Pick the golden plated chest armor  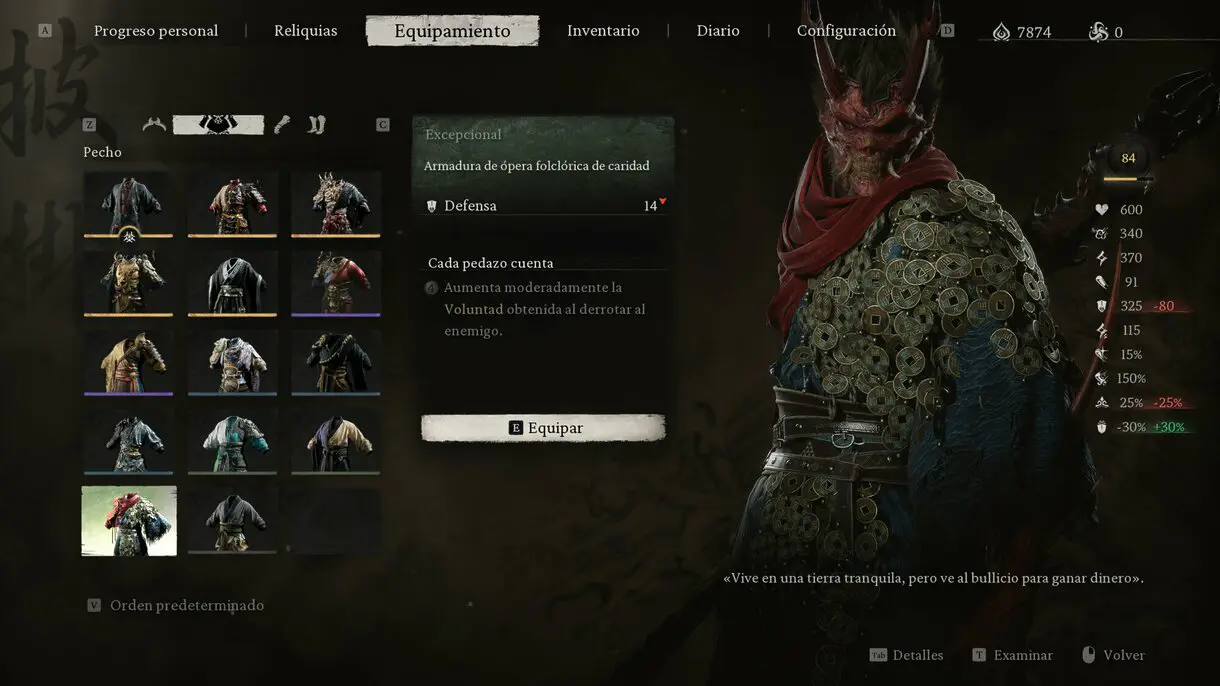pos(128,282)
